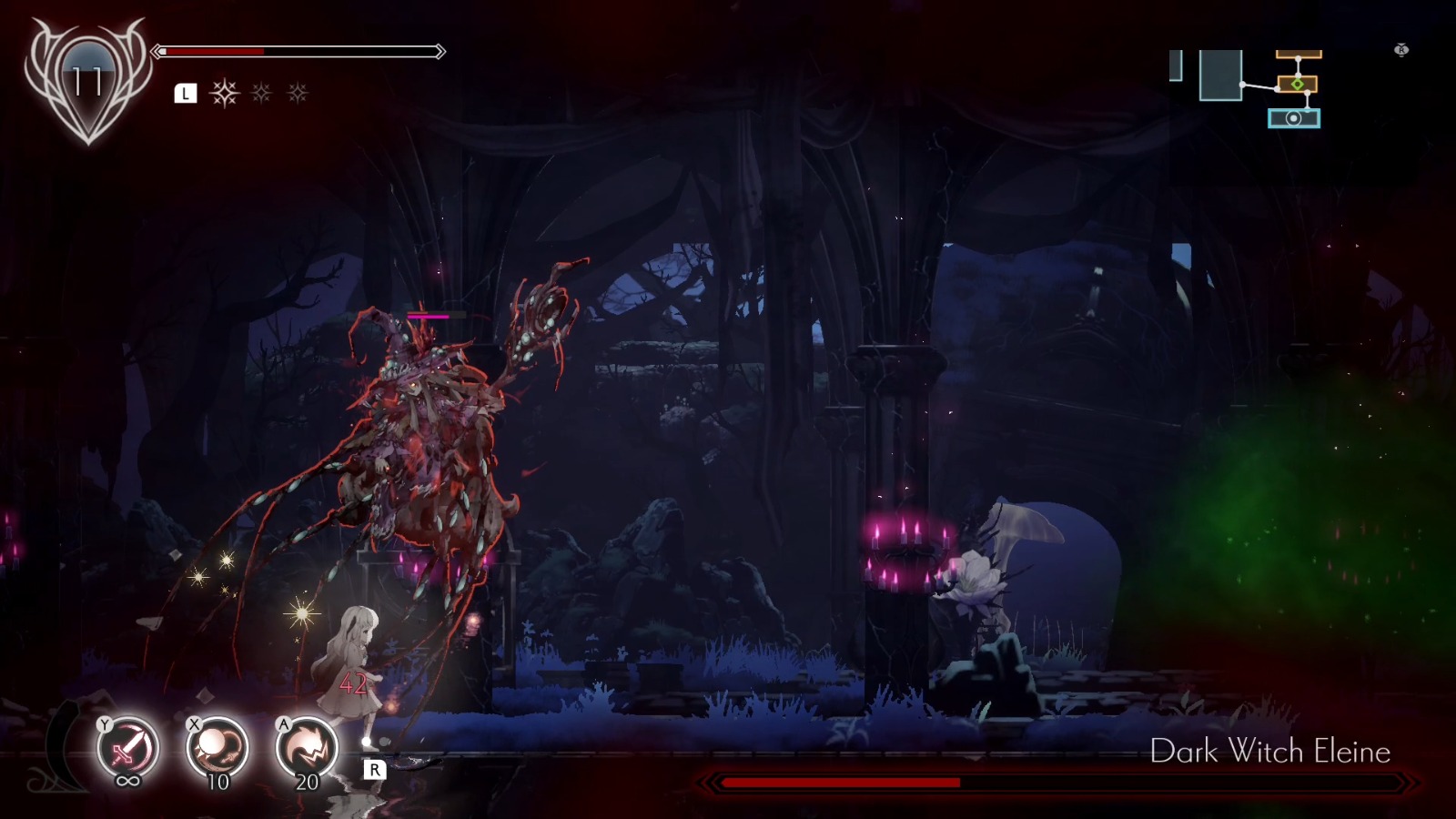Screen dimensions: 1456x819
Task: Click the L button prompt icon
Action: [186, 91]
